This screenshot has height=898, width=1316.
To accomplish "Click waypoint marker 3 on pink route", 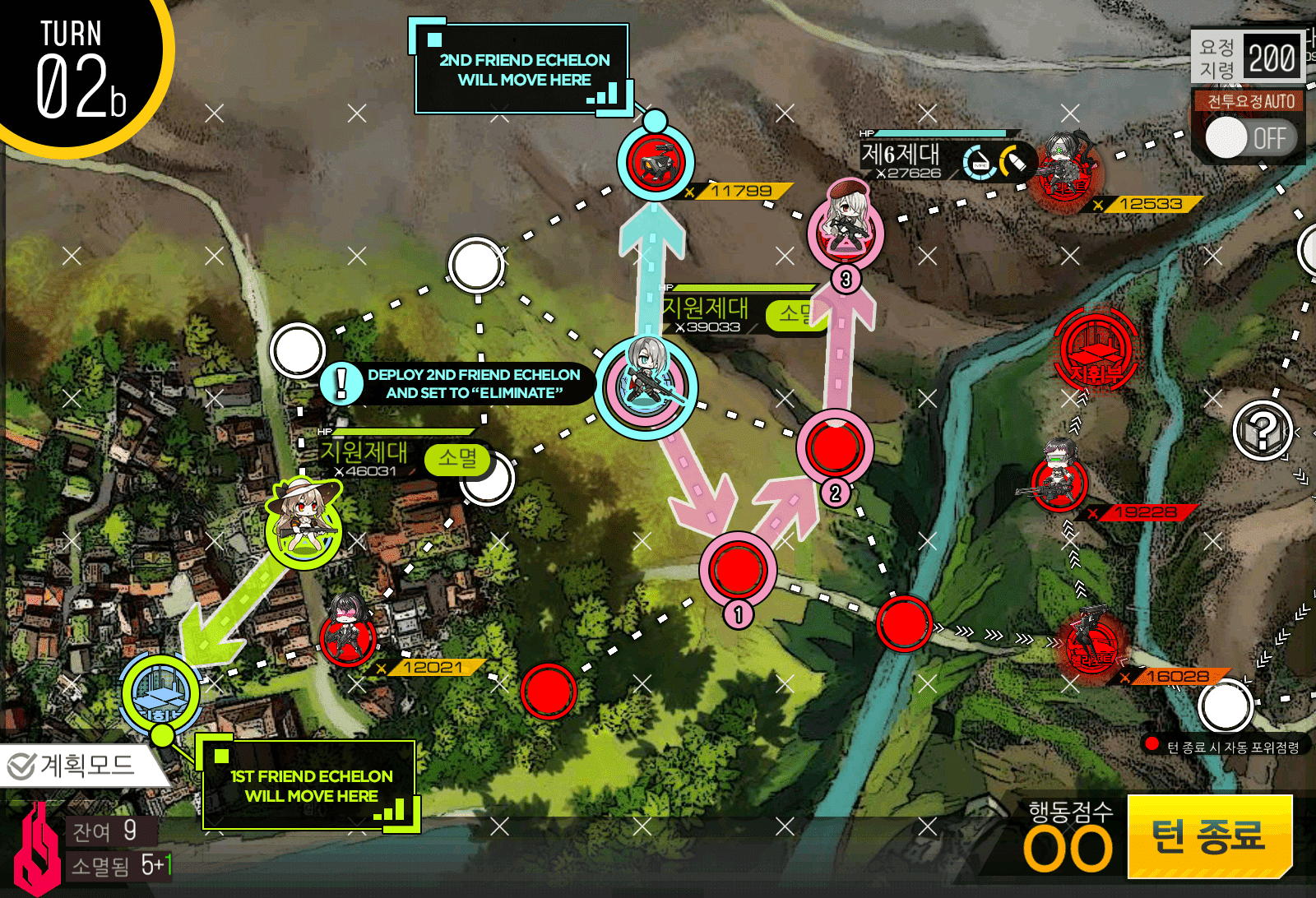I will pos(845,279).
